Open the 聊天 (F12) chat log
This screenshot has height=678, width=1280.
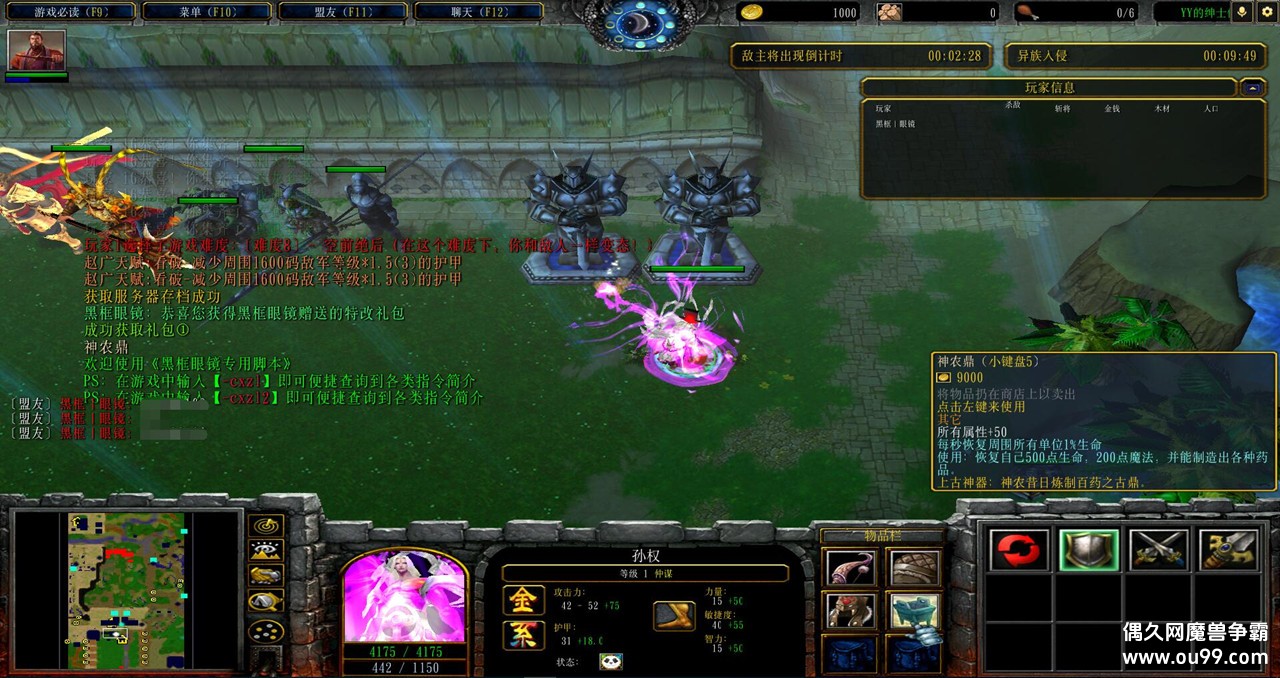coord(476,12)
